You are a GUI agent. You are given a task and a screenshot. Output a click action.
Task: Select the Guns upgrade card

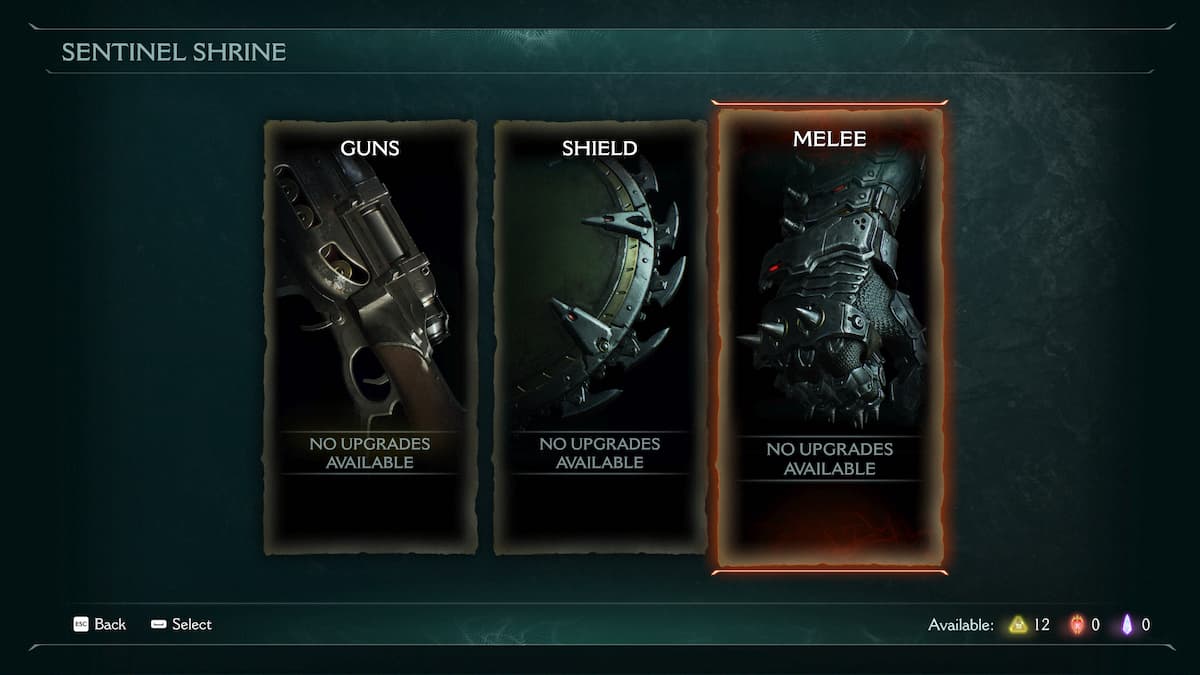[370, 337]
